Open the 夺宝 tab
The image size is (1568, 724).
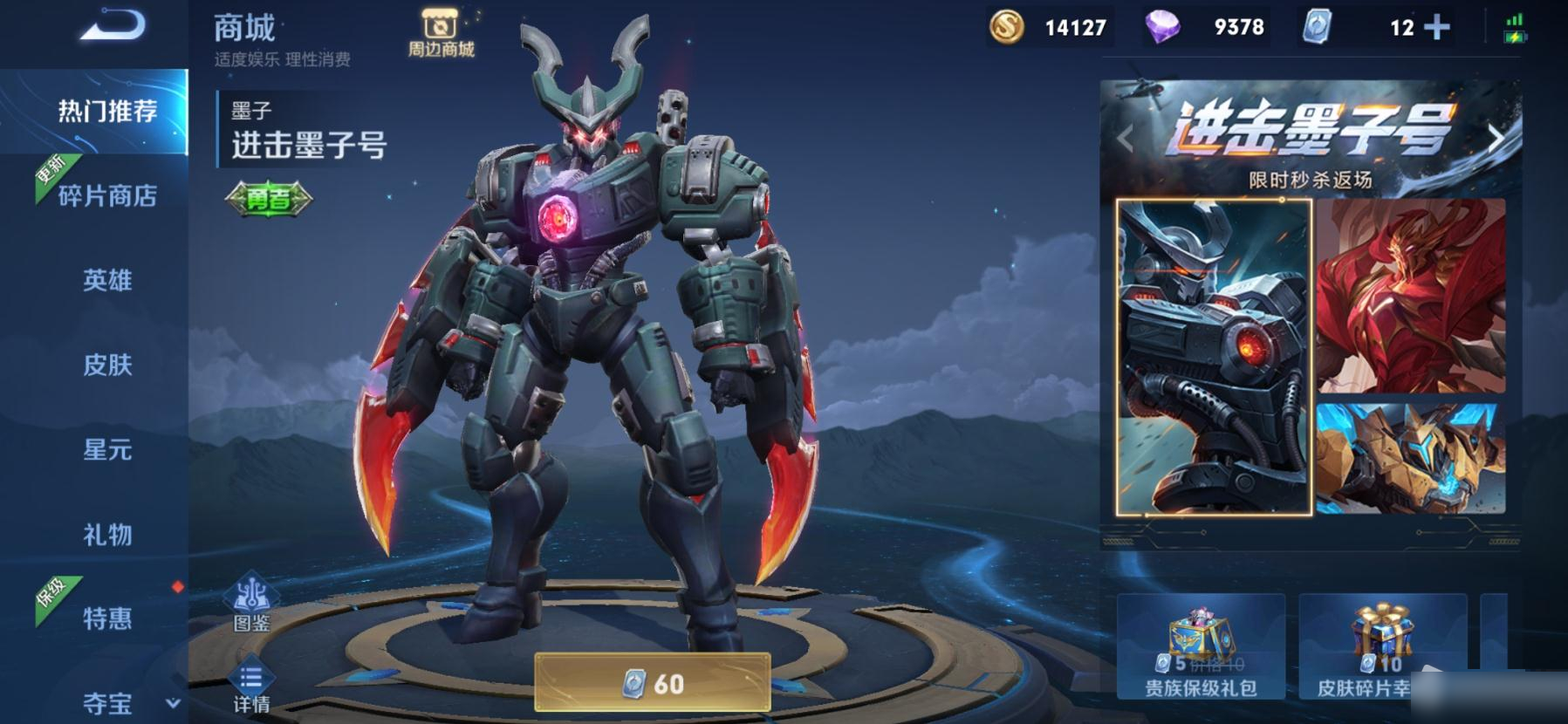pyautogui.click(x=106, y=703)
